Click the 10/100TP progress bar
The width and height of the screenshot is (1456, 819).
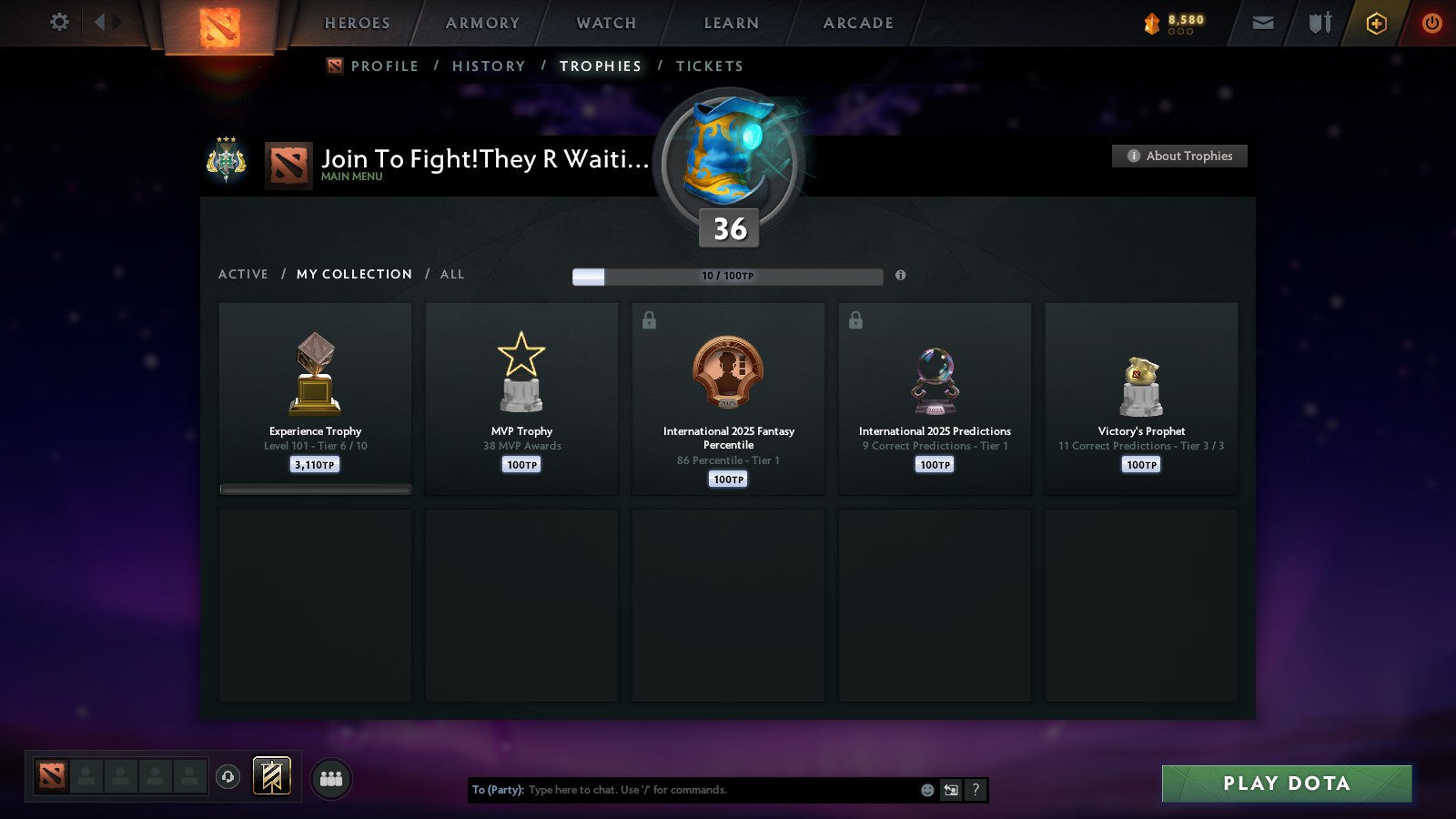click(x=727, y=276)
